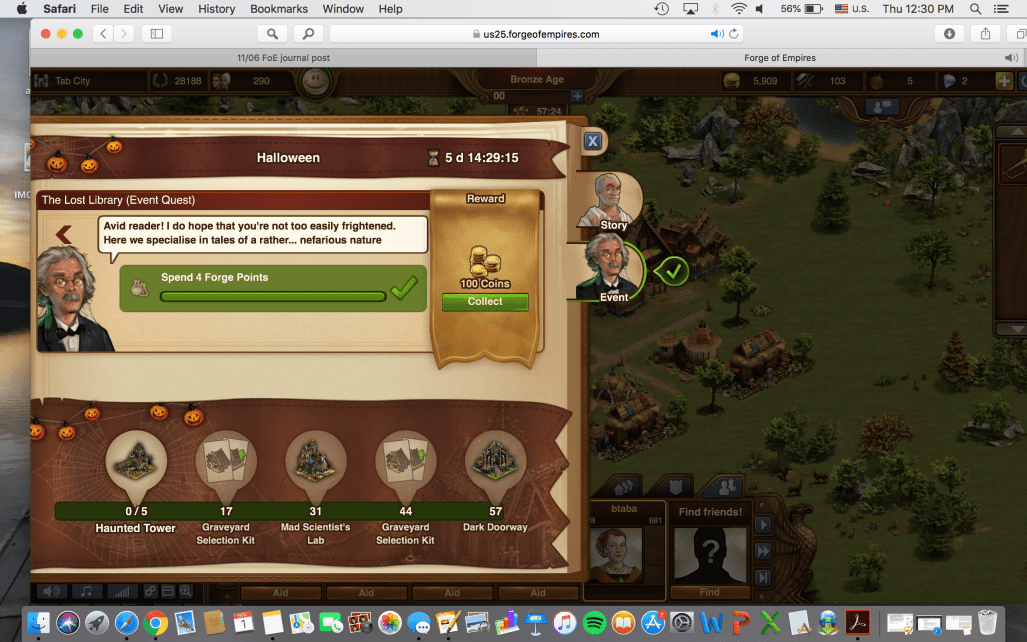Close the Halloween event window
The height and width of the screenshot is (642, 1027).
point(592,142)
